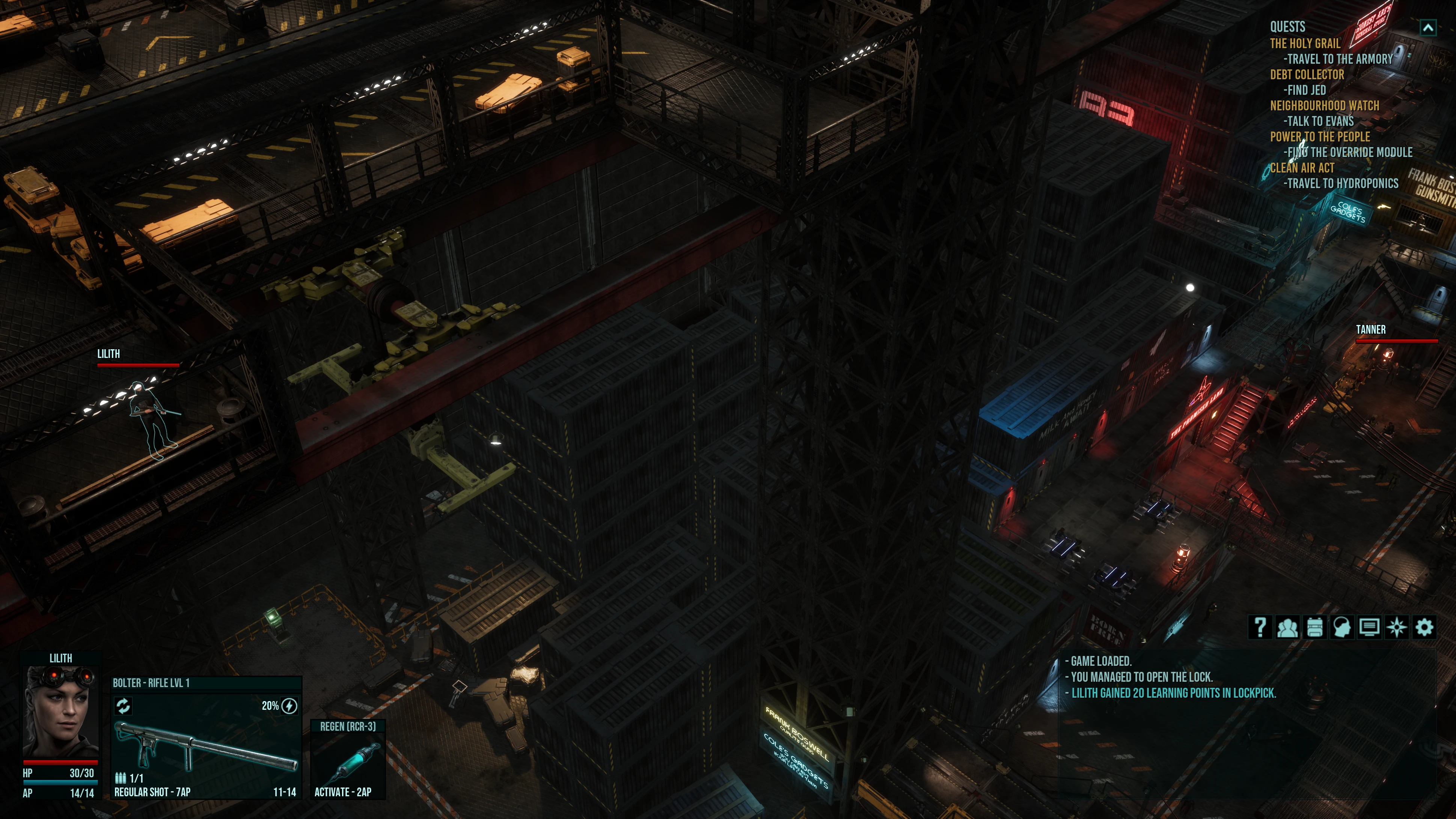Screen dimensions: 1456x819
Task: Click the weapon swap arrows icon
Action: point(123,705)
